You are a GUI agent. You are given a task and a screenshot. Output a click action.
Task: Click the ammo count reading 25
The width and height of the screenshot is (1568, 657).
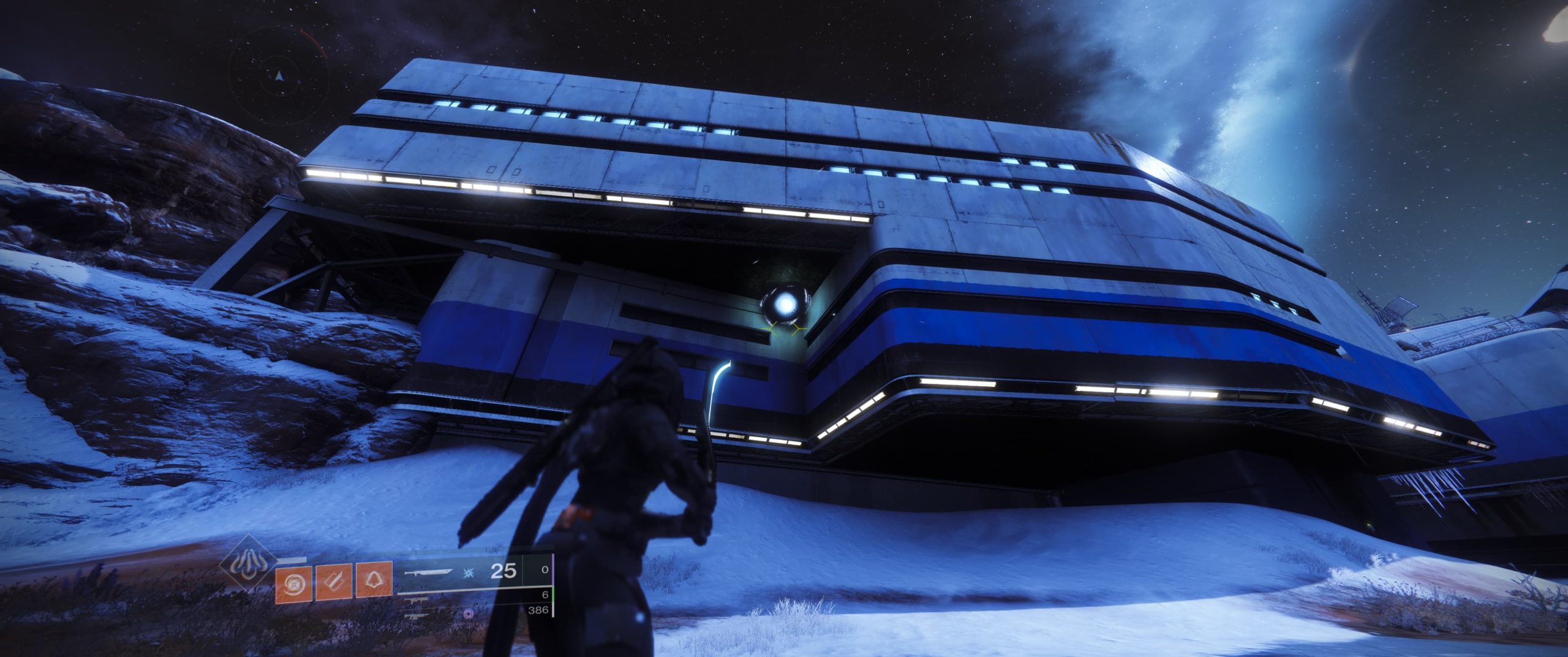[503, 571]
